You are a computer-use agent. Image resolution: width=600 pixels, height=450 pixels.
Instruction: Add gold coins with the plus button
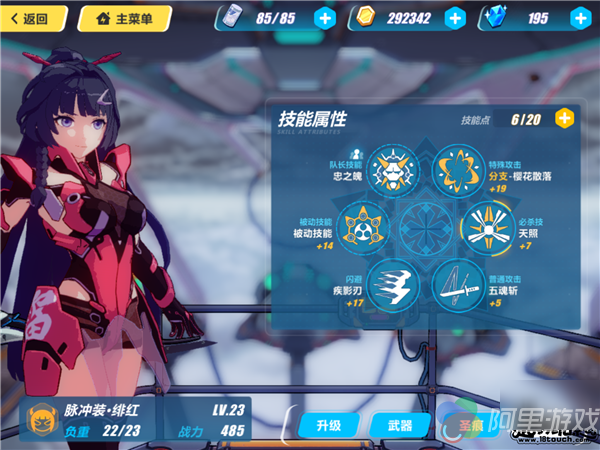[x=455, y=18]
